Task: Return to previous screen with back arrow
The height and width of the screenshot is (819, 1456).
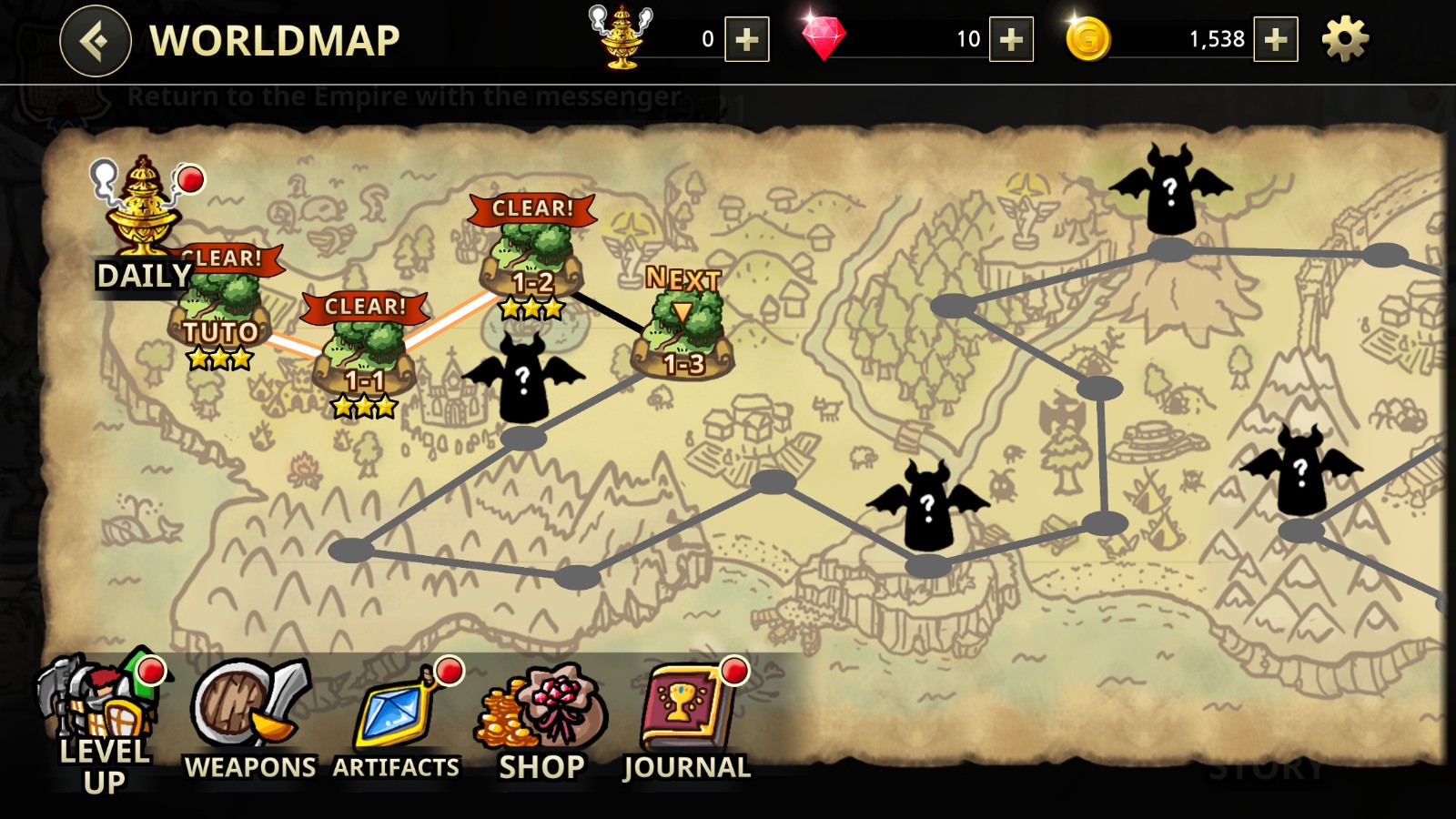Action: pyautogui.click(x=94, y=39)
